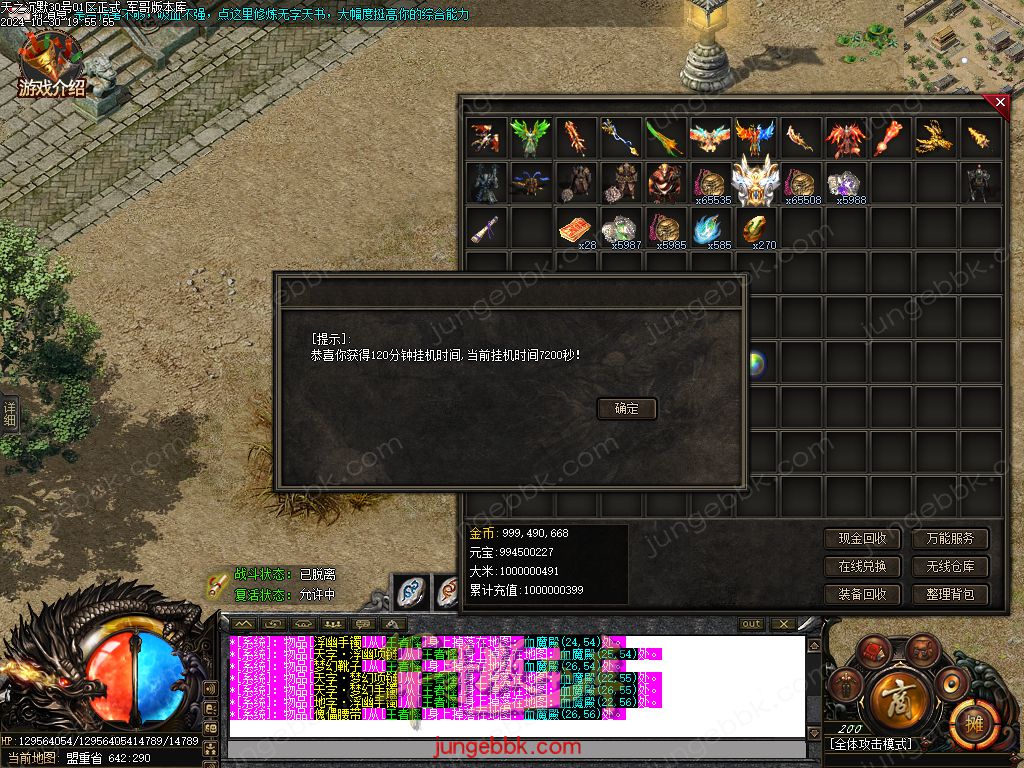Click the chat window out button
Image resolution: width=1024 pixels, height=768 pixels.
pos(751,624)
